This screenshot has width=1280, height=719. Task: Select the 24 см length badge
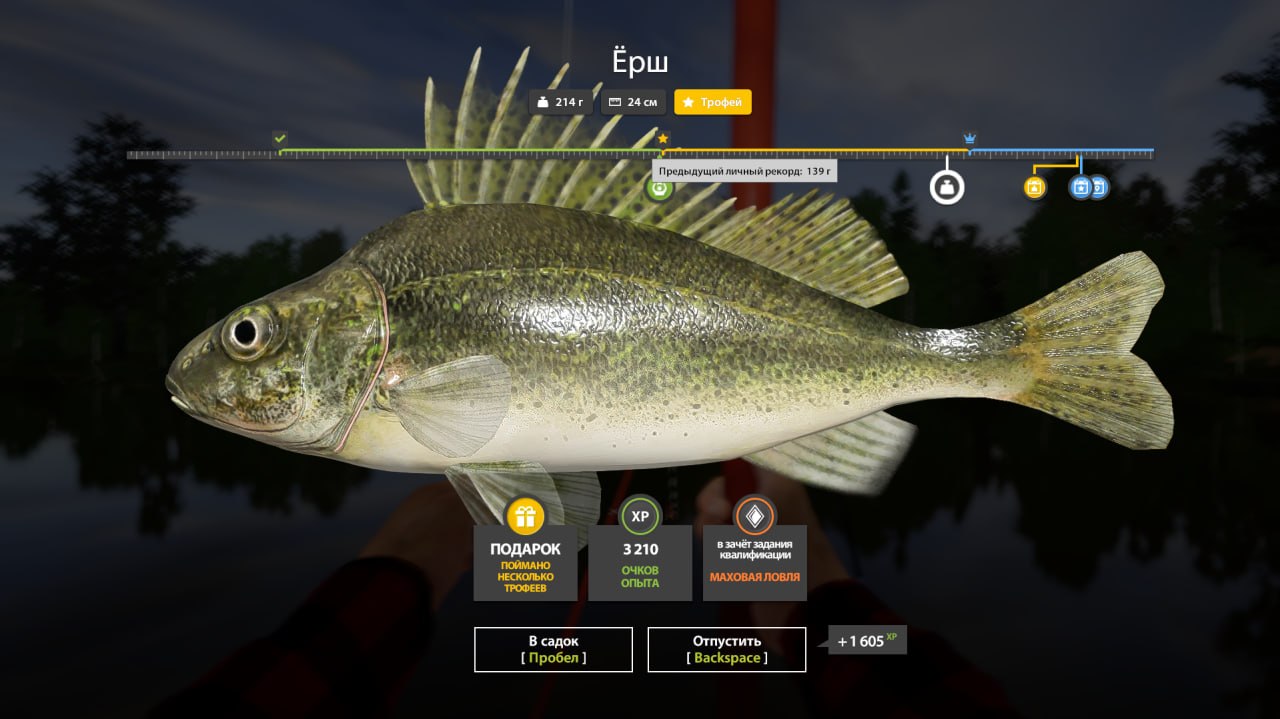coord(633,102)
